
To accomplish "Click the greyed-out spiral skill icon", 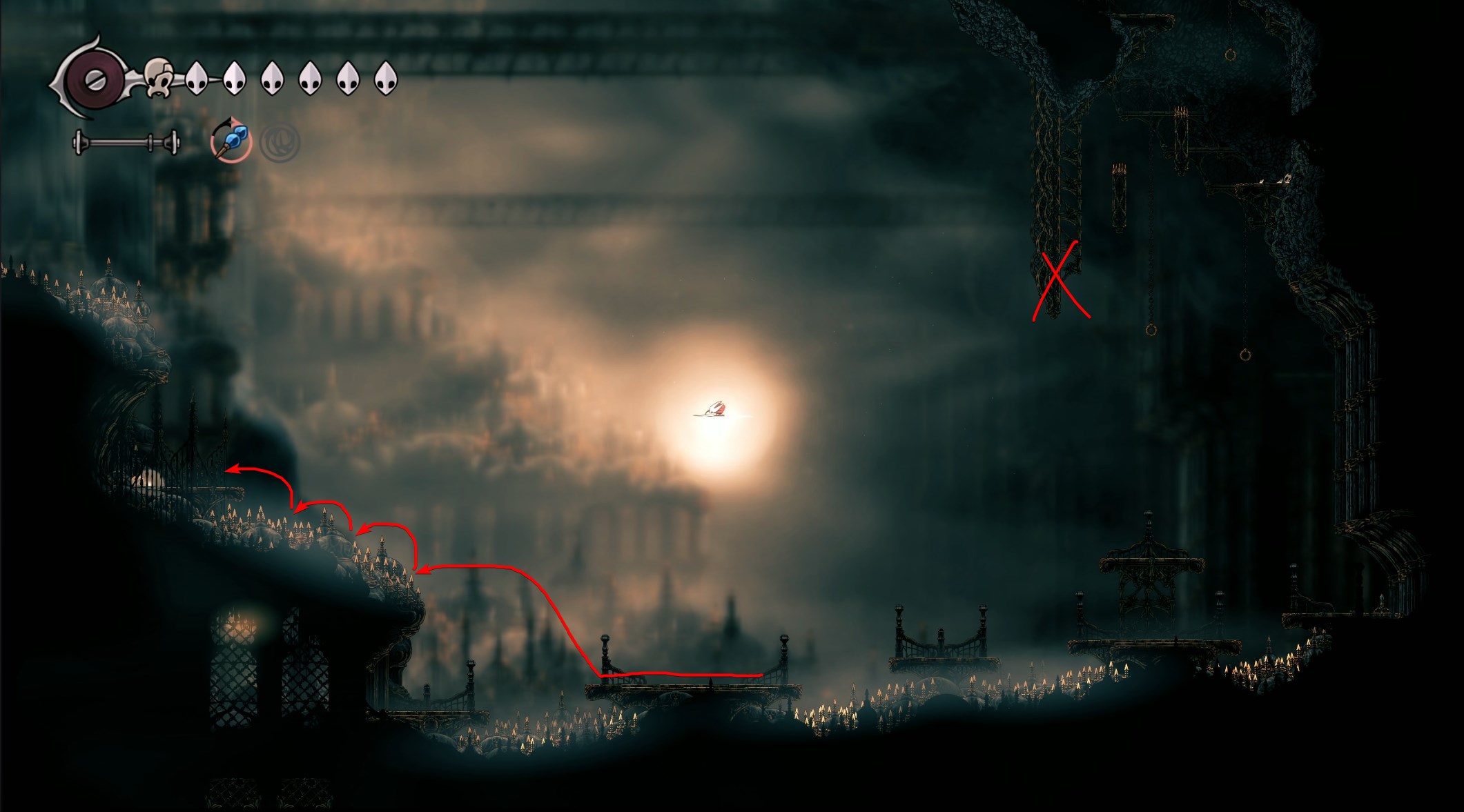I will coord(280,143).
